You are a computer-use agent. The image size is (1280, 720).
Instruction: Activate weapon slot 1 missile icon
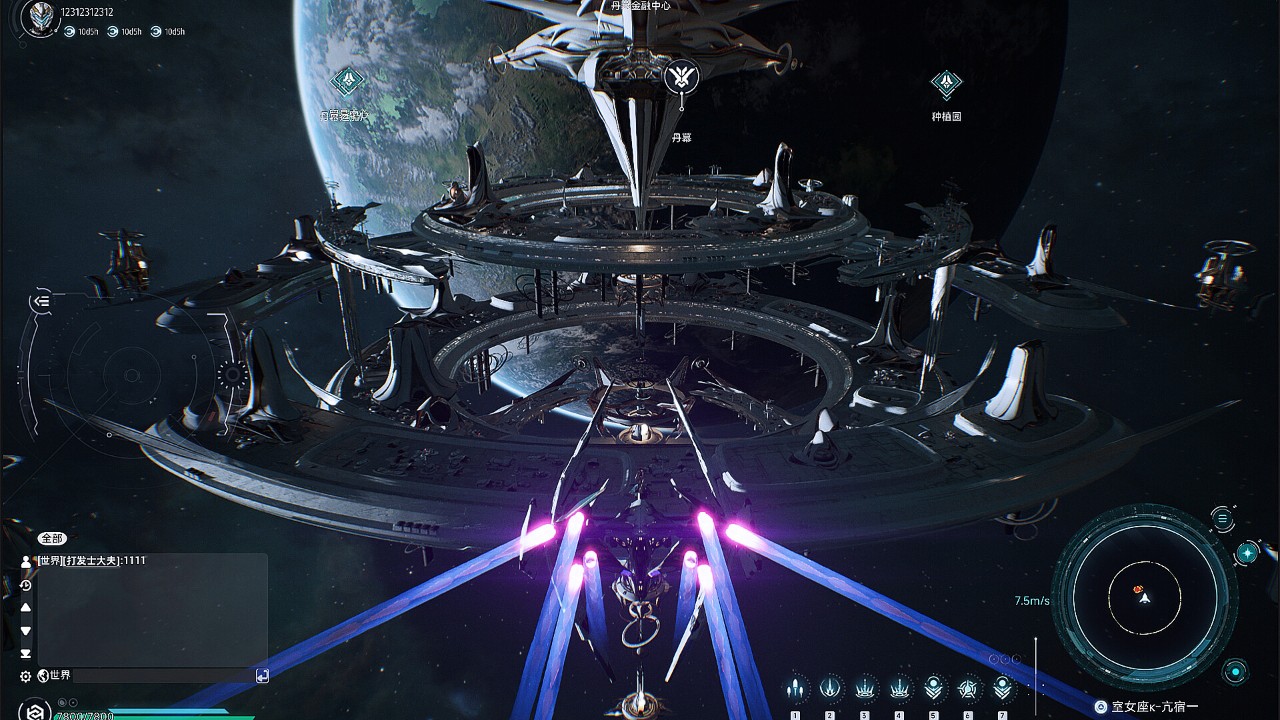tap(795, 688)
